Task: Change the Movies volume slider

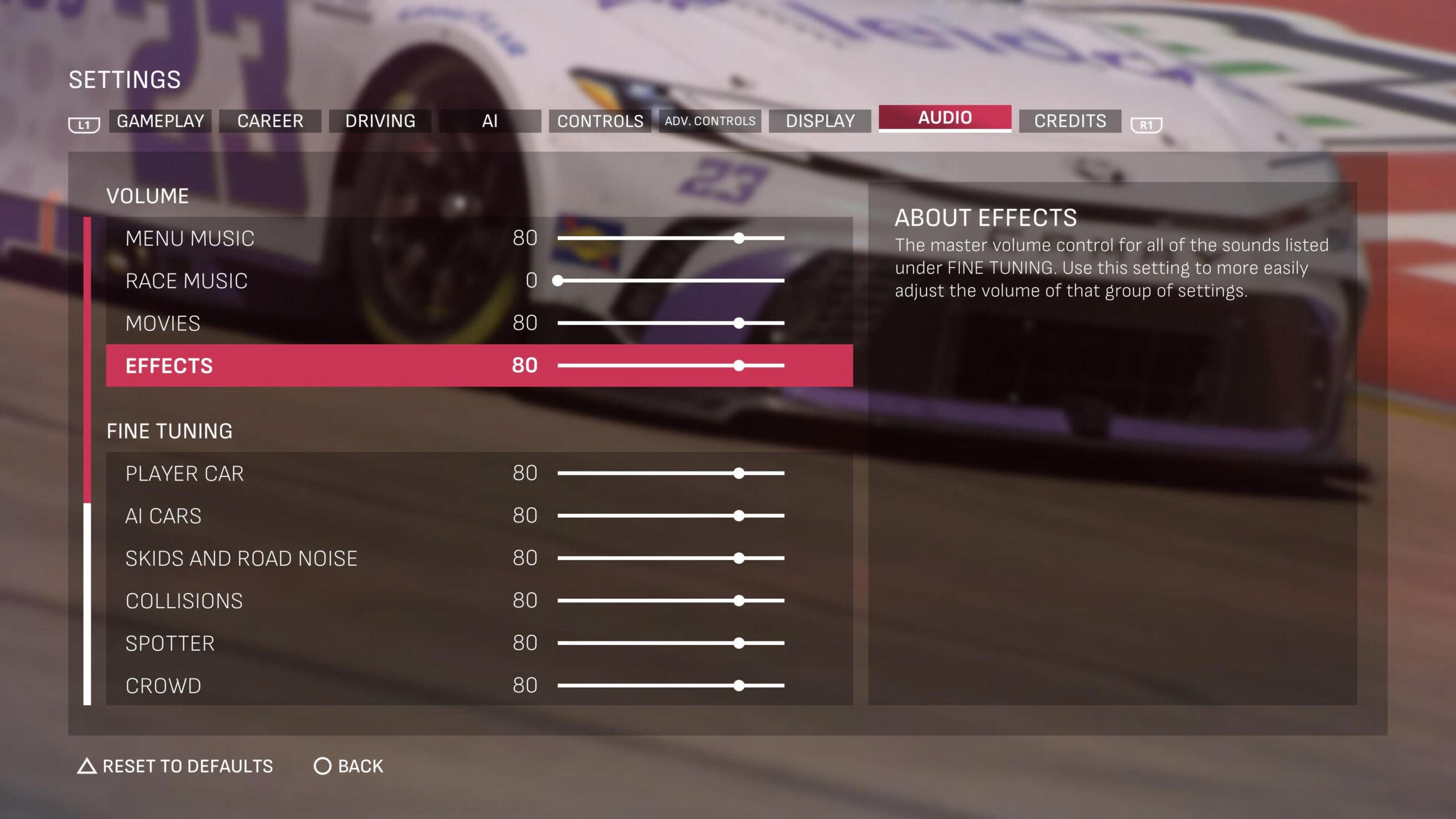Action: tap(738, 323)
